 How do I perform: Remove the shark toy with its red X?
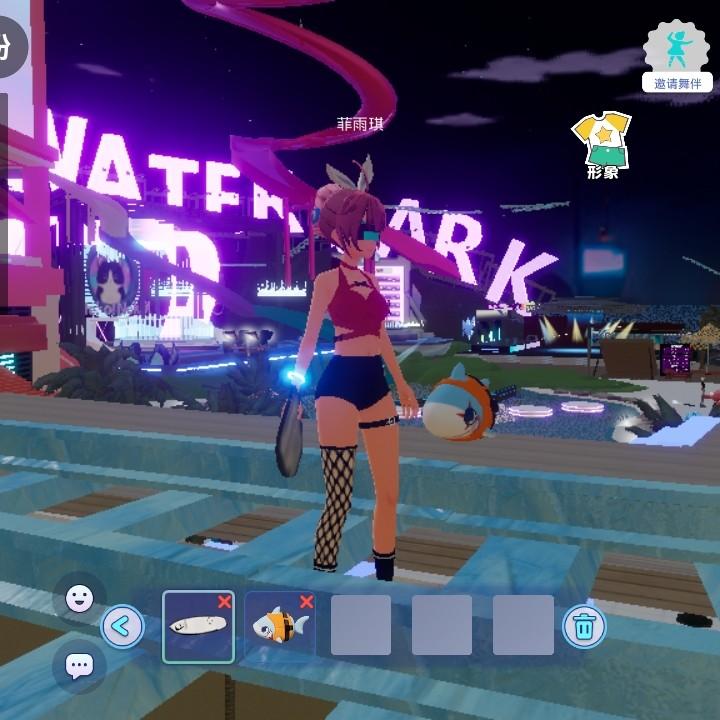click(306, 602)
